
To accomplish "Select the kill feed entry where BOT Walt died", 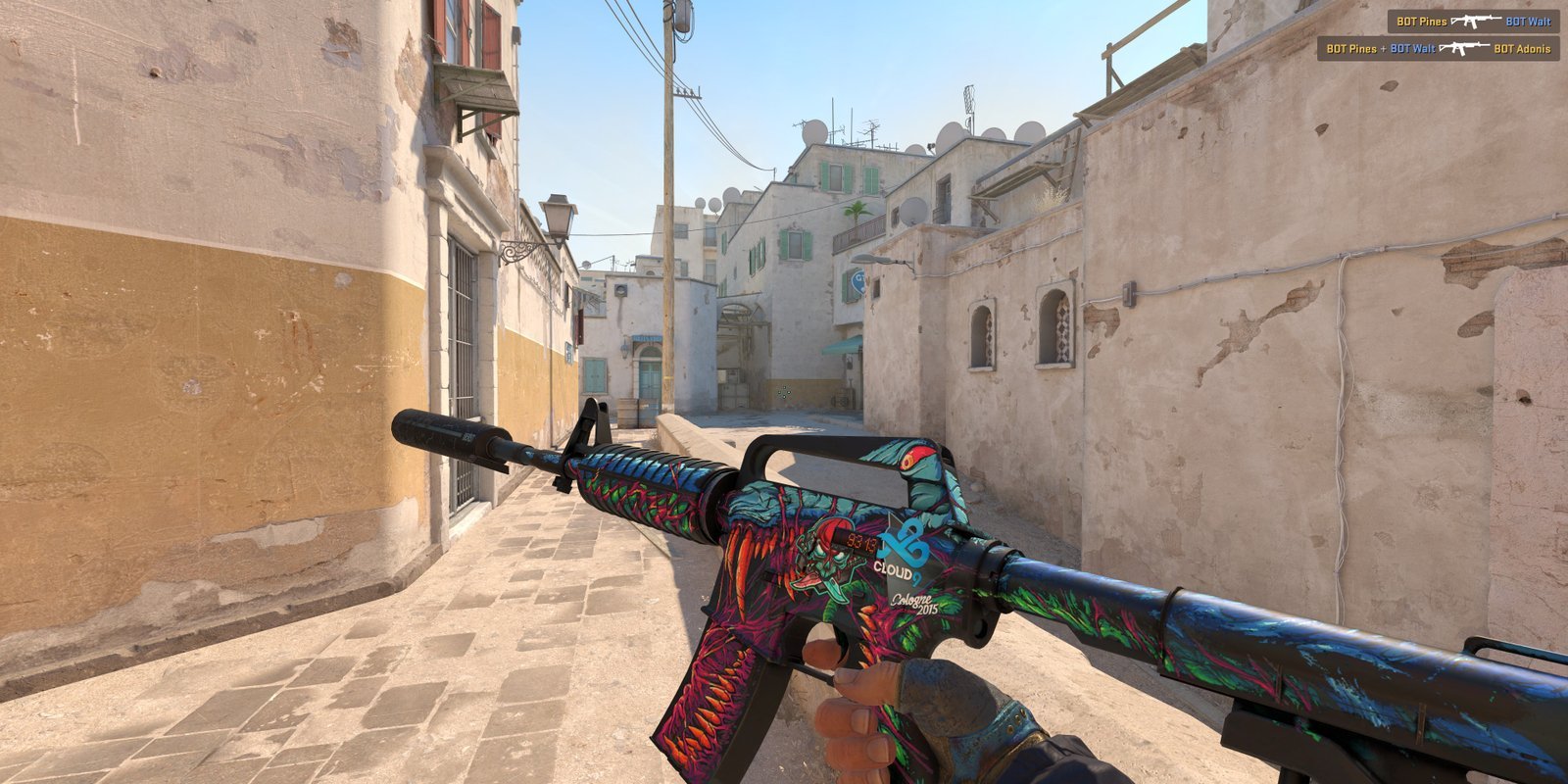I will click(x=1473, y=22).
